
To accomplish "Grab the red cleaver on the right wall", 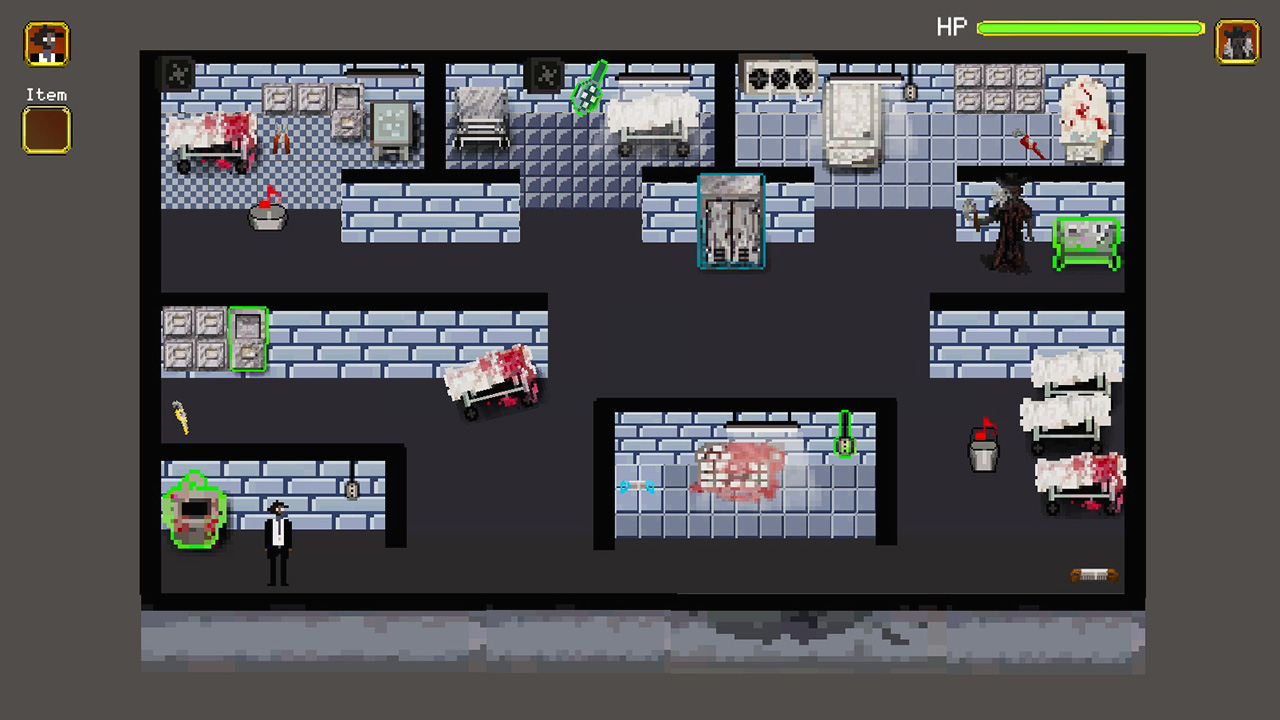I will coord(1033,145).
